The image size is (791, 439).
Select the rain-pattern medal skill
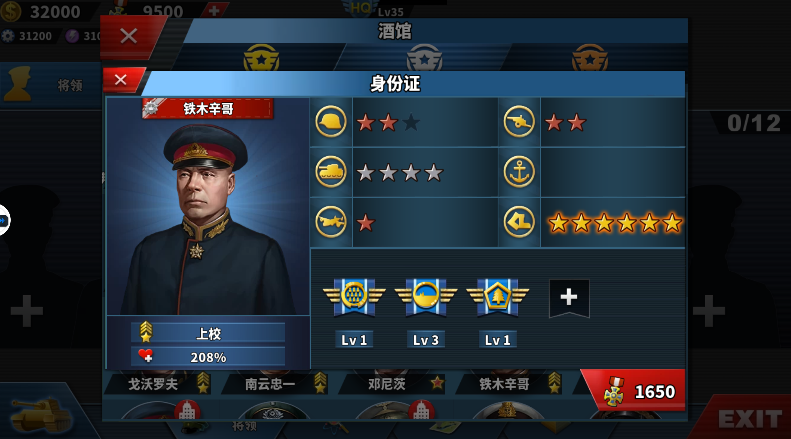355,296
